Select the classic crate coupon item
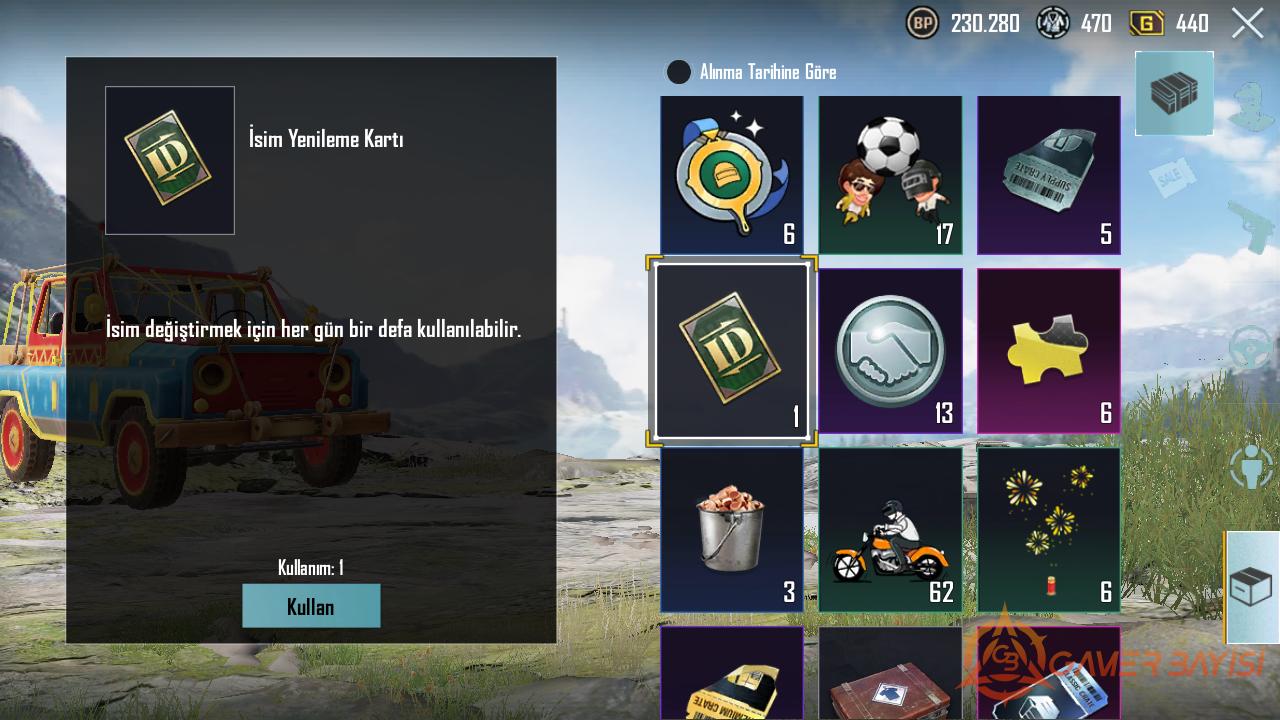The height and width of the screenshot is (720, 1280). [1048, 675]
